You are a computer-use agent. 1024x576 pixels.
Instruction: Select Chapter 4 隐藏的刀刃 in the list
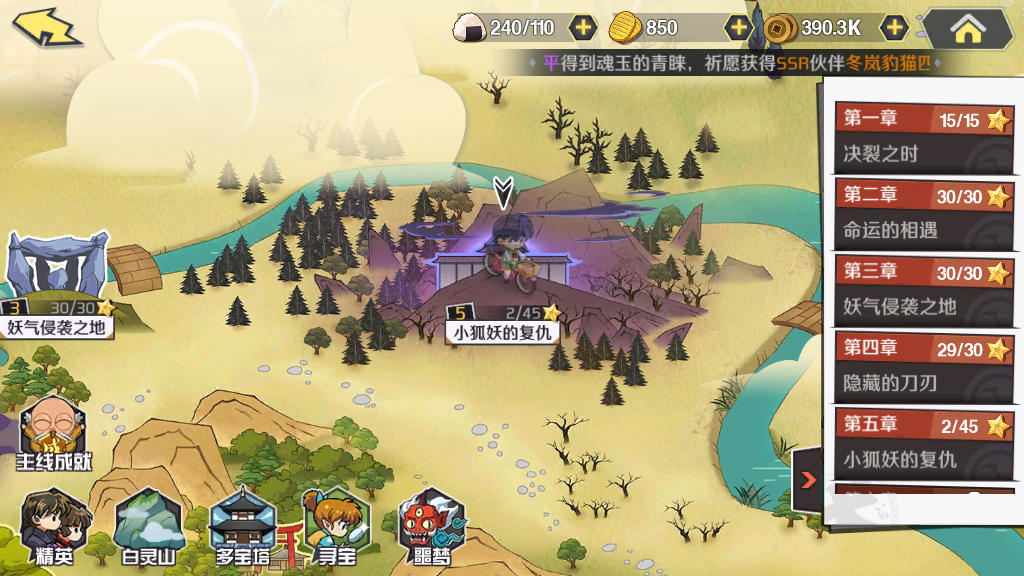point(923,366)
